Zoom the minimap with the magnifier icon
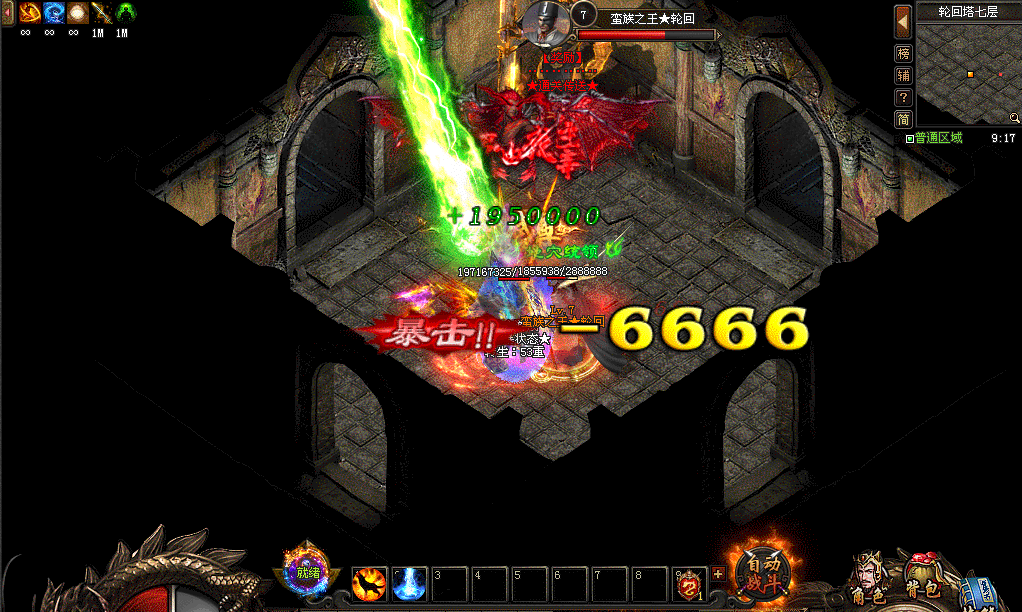Image resolution: width=1022 pixels, height=612 pixels. click(x=1014, y=118)
